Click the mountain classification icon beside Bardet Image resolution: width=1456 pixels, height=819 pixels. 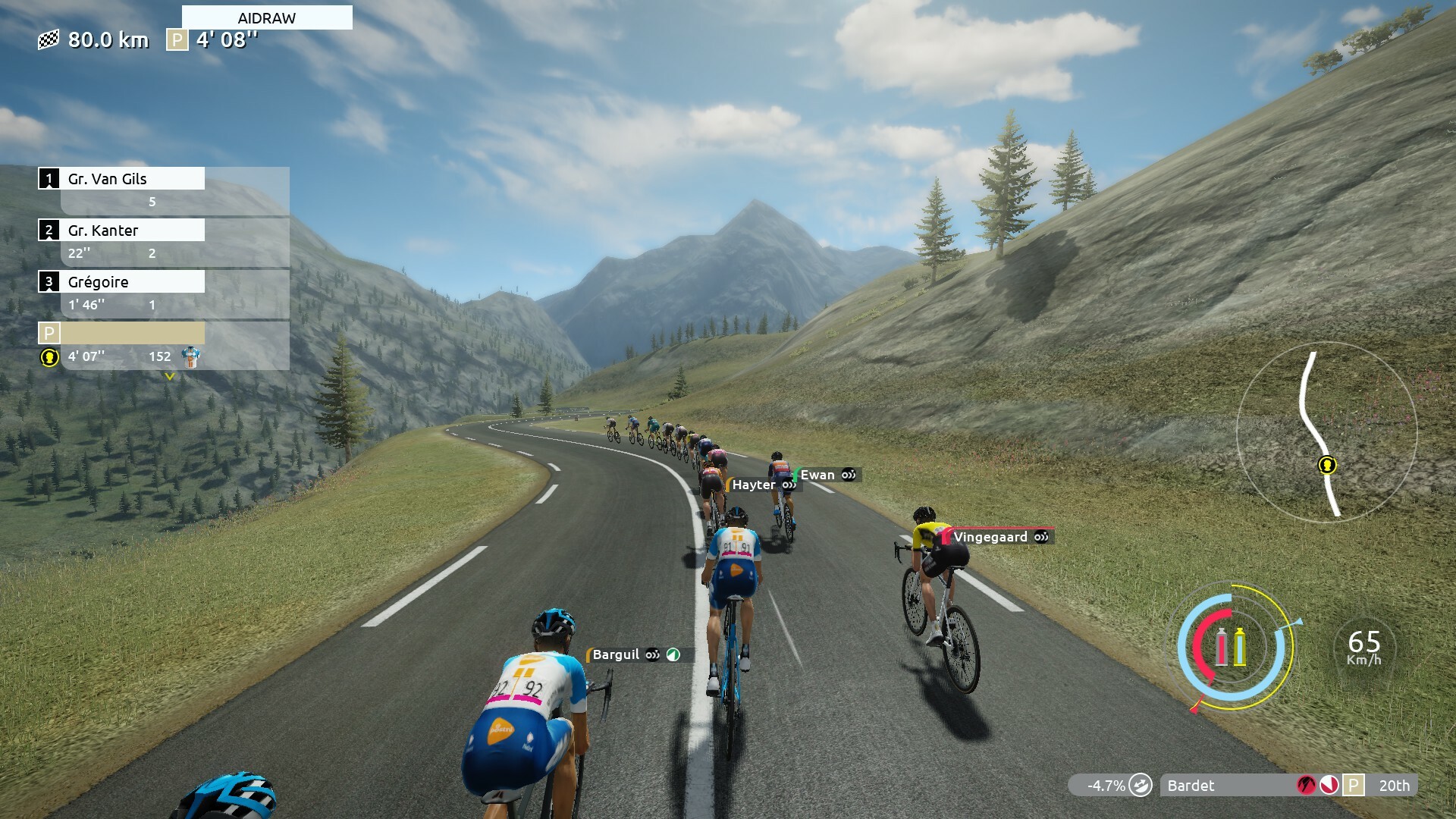pos(1306,786)
